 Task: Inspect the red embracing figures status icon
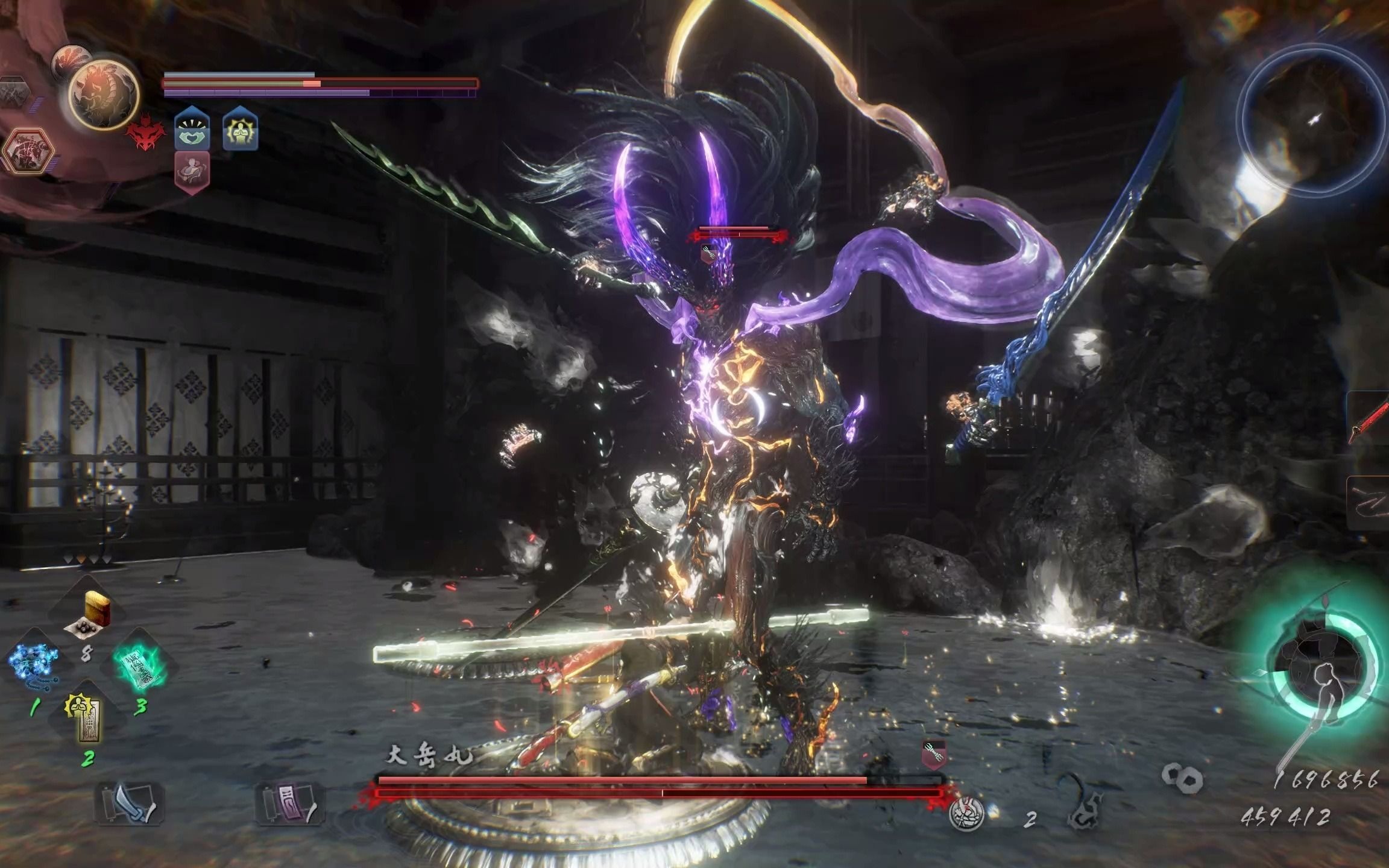coord(192,172)
